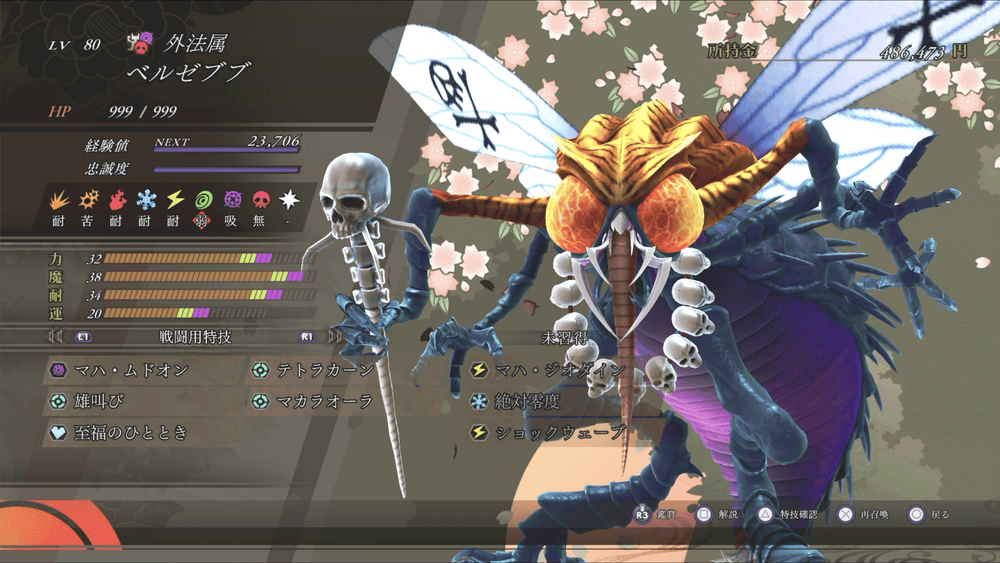Select the green swirl wind affinity icon
Image resolution: width=1000 pixels, height=563 pixels.
click(x=204, y=199)
